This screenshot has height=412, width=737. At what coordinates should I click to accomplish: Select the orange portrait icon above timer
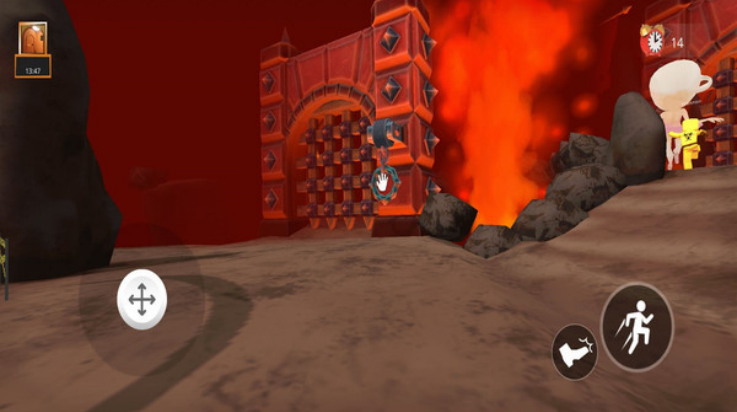pyautogui.click(x=33, y=39)
